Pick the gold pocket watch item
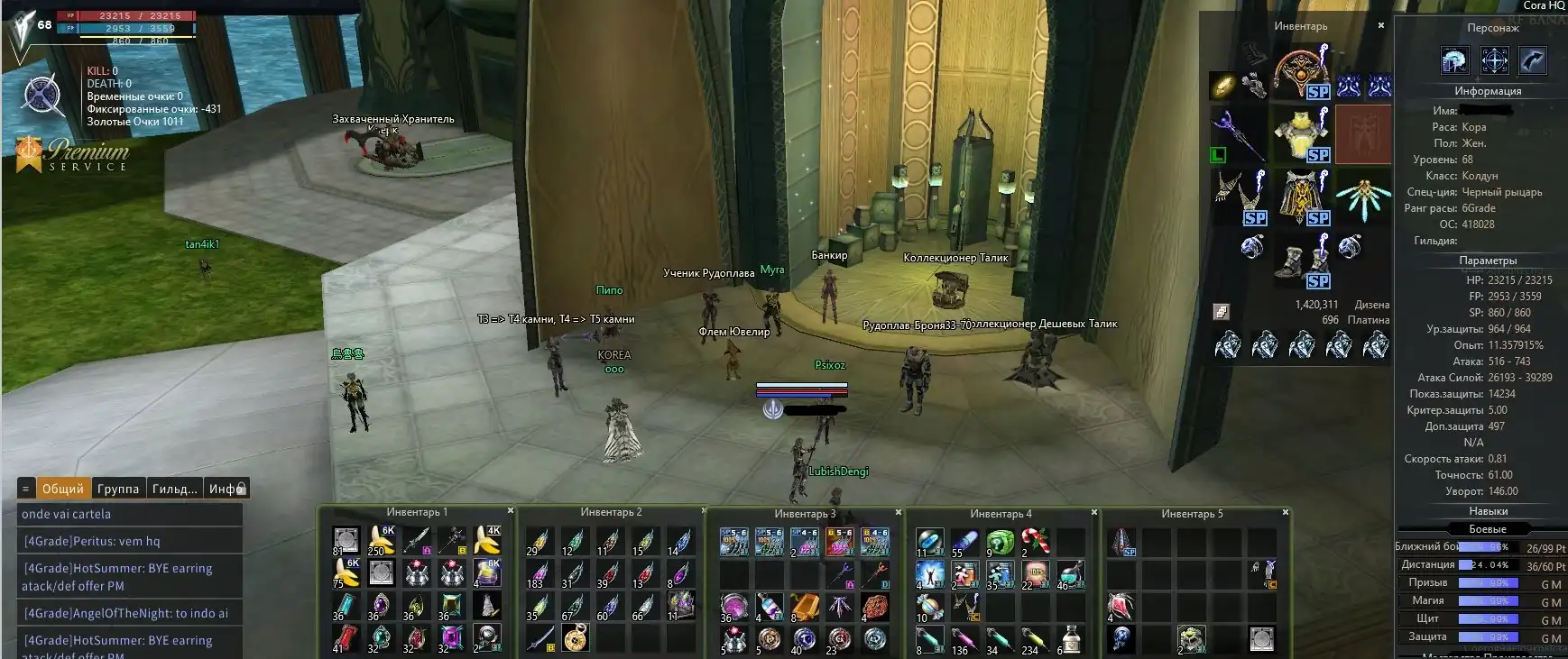 pos(575,638)
